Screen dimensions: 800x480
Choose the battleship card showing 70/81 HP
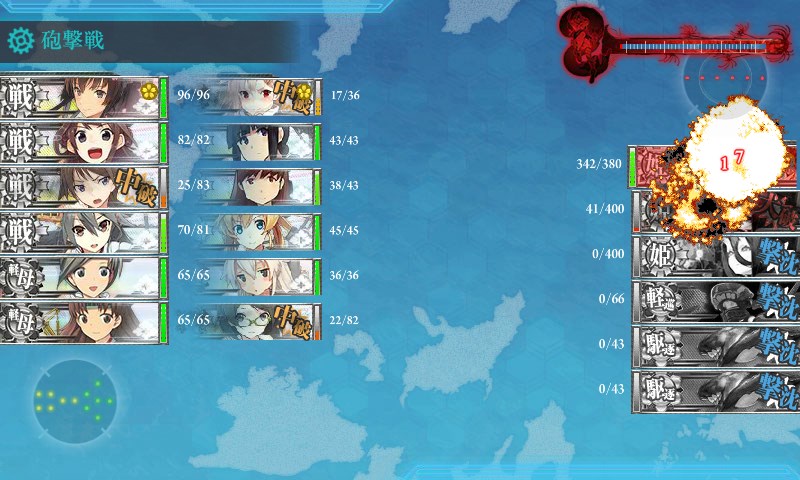click(x=82, y=233)
